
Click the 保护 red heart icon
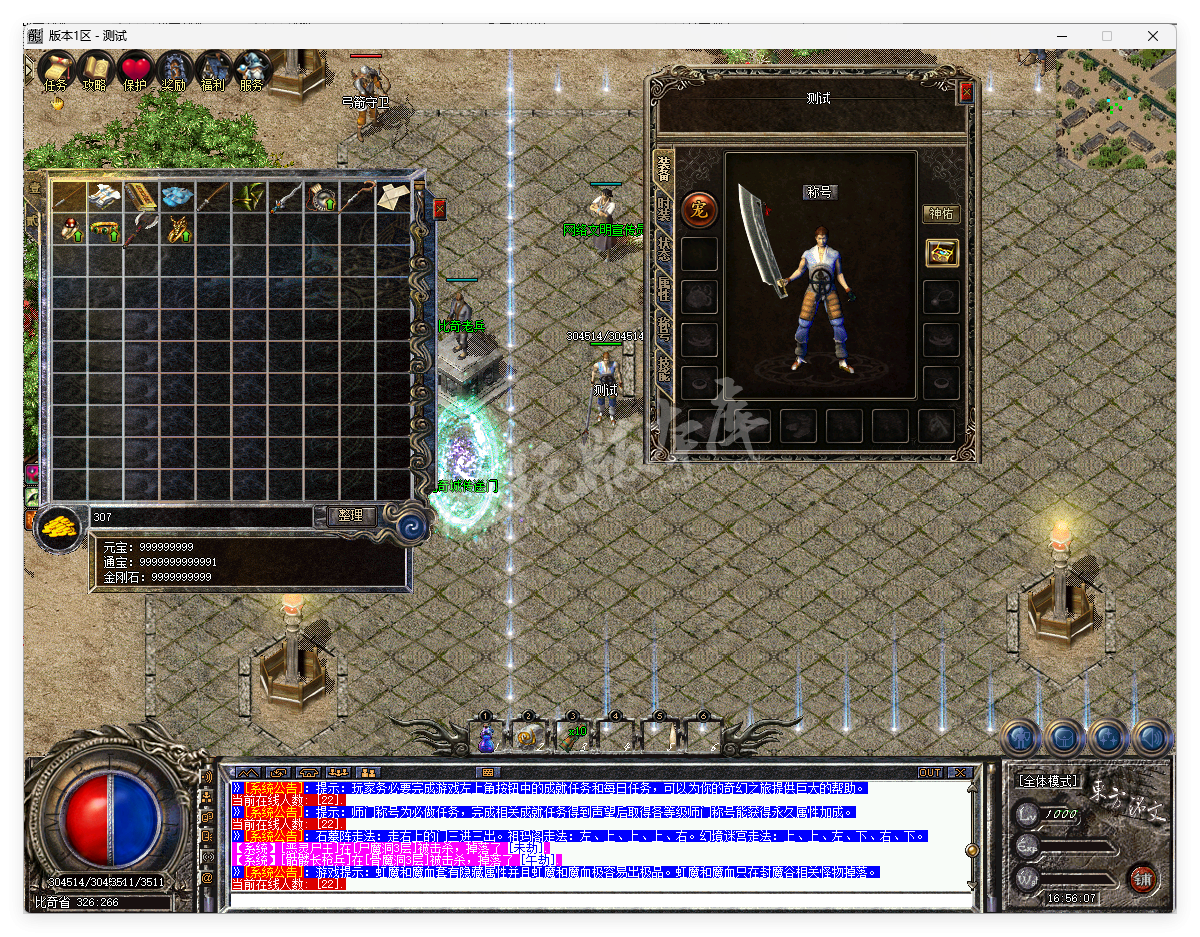pyautogui.click(x=135, y=70)
